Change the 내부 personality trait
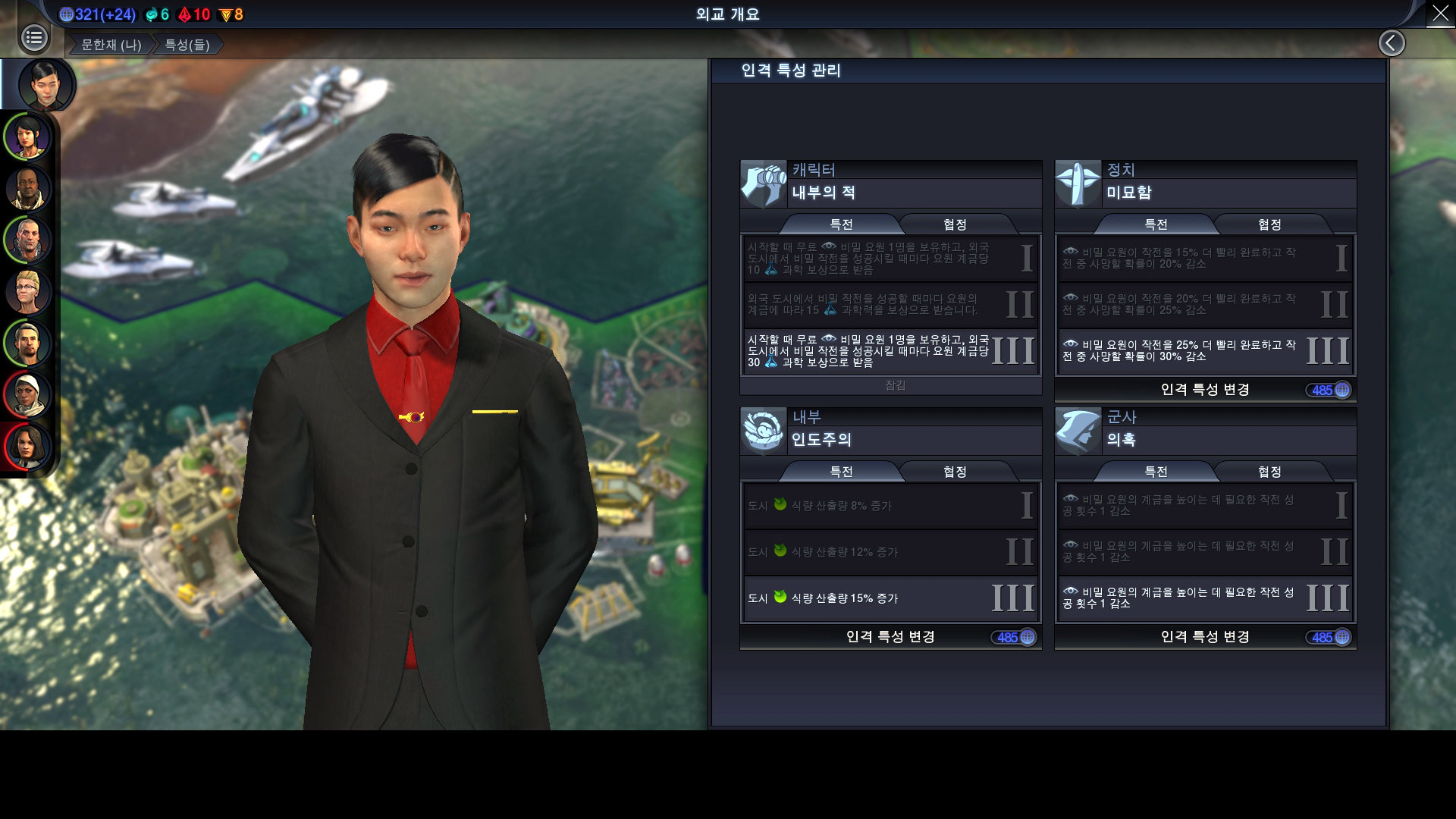Screen dimensions: 1456x819 pos(890,637)
